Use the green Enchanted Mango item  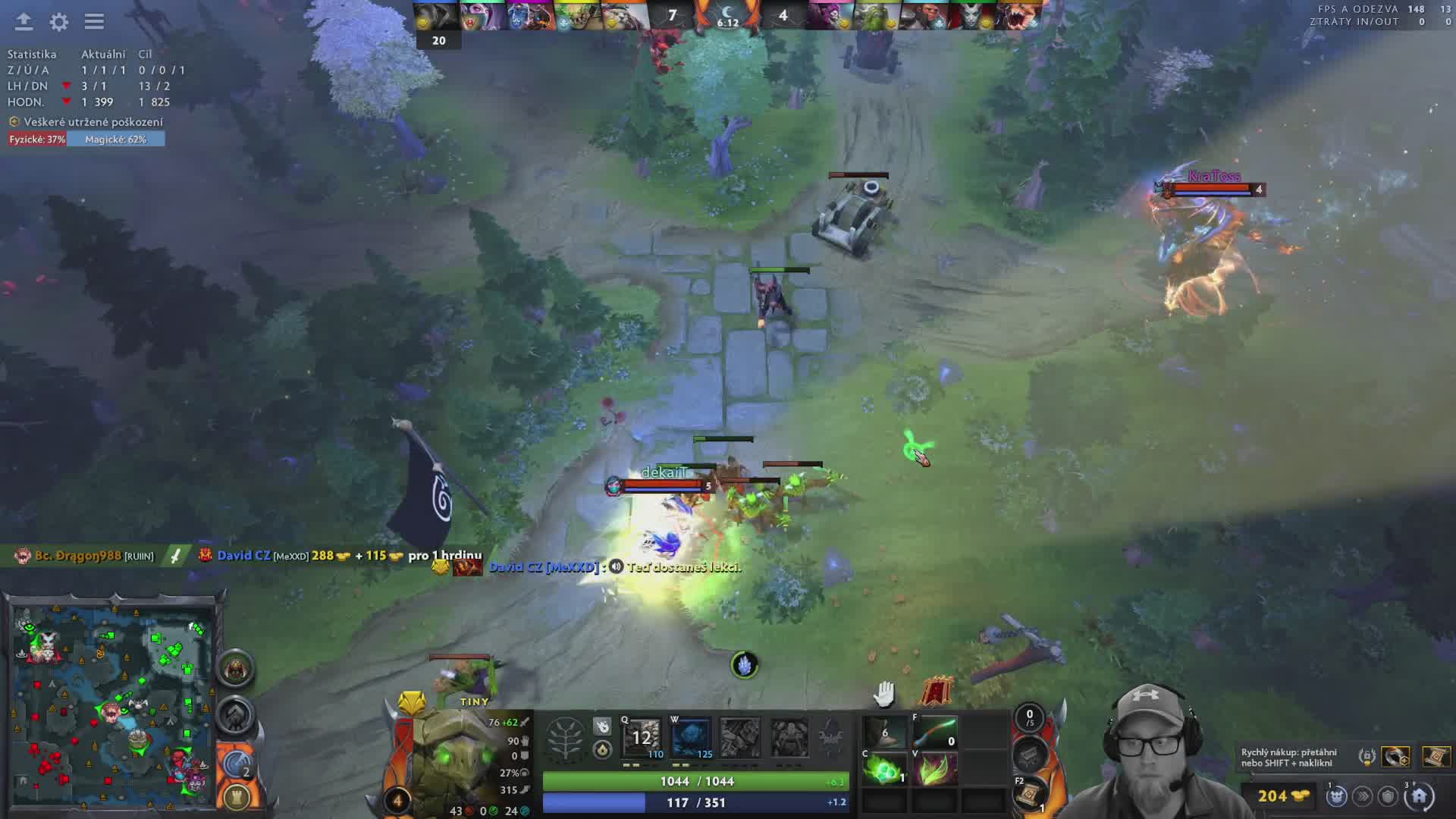[884, 769]
